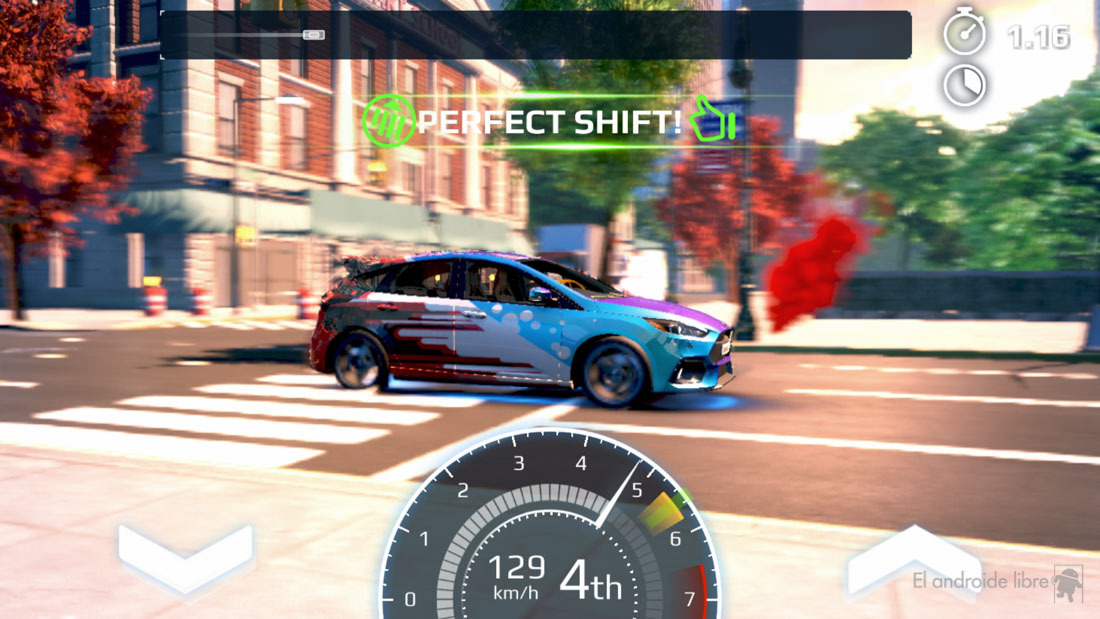Shift up with the up-arrow button
Image resolution: width=1100 pixels, height=619 pixels.
click(x=912, y=562)
